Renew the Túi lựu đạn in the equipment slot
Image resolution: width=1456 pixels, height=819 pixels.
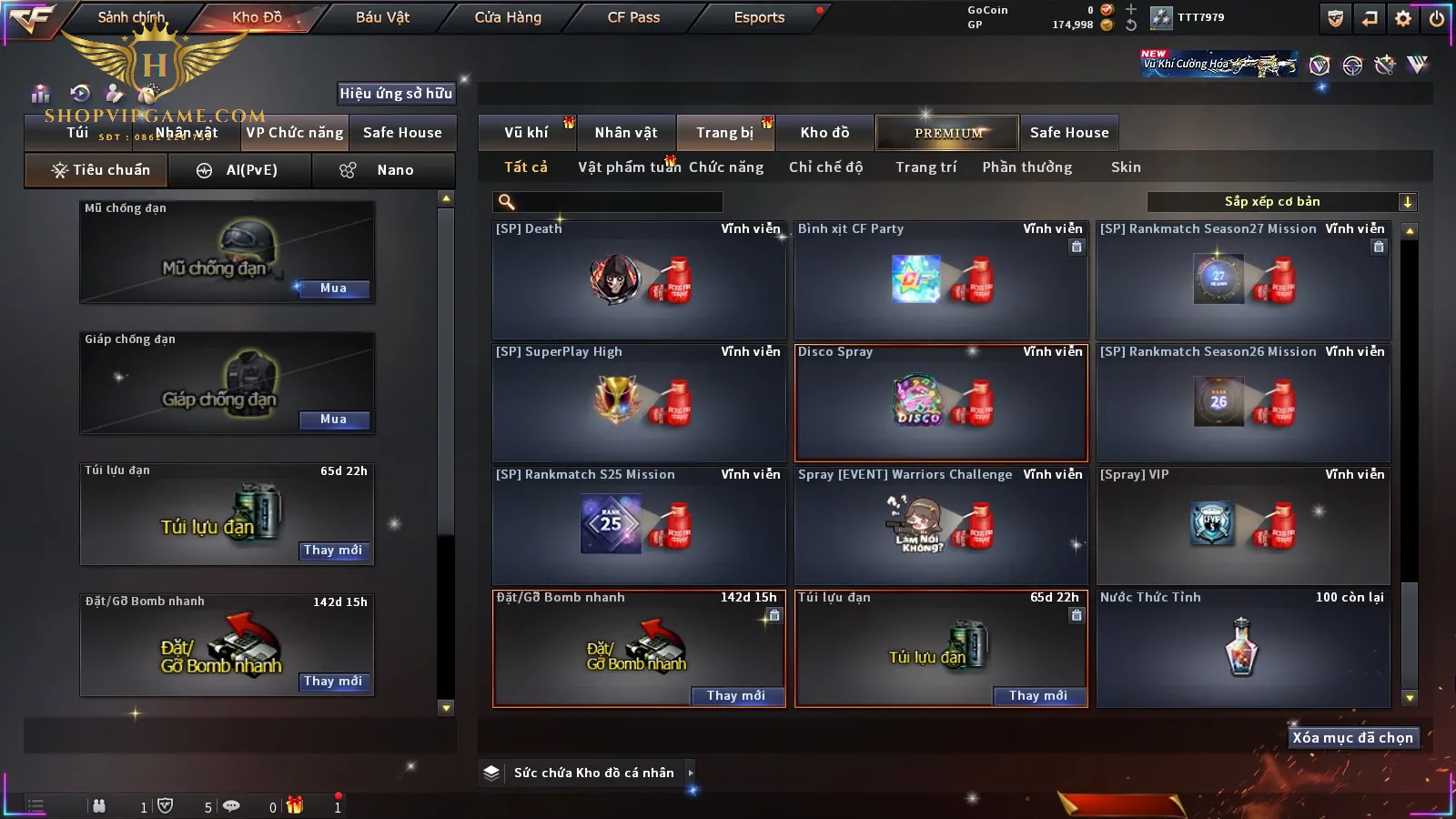pos(333,551)
